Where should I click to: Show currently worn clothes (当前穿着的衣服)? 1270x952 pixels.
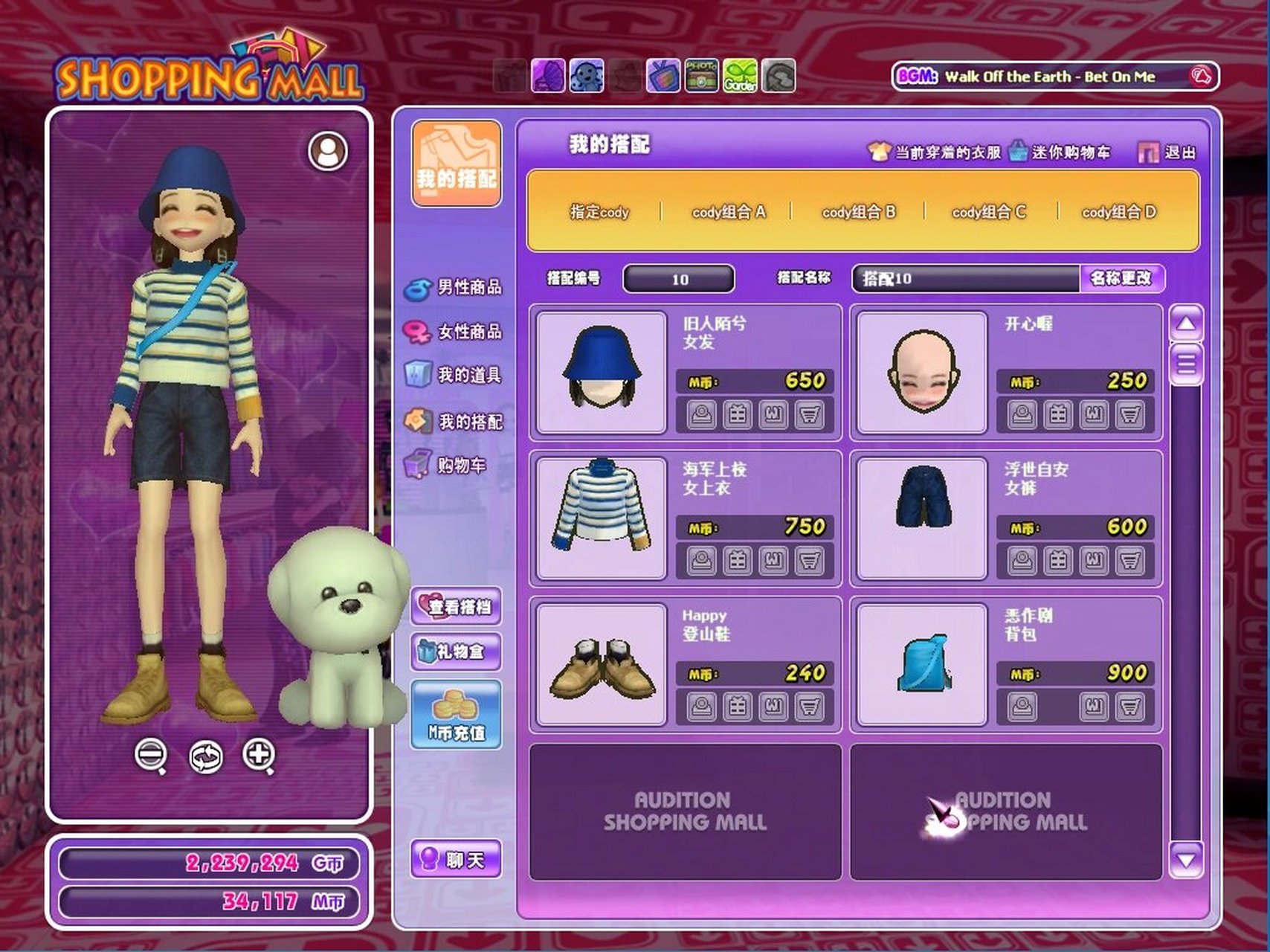[935, 152]
